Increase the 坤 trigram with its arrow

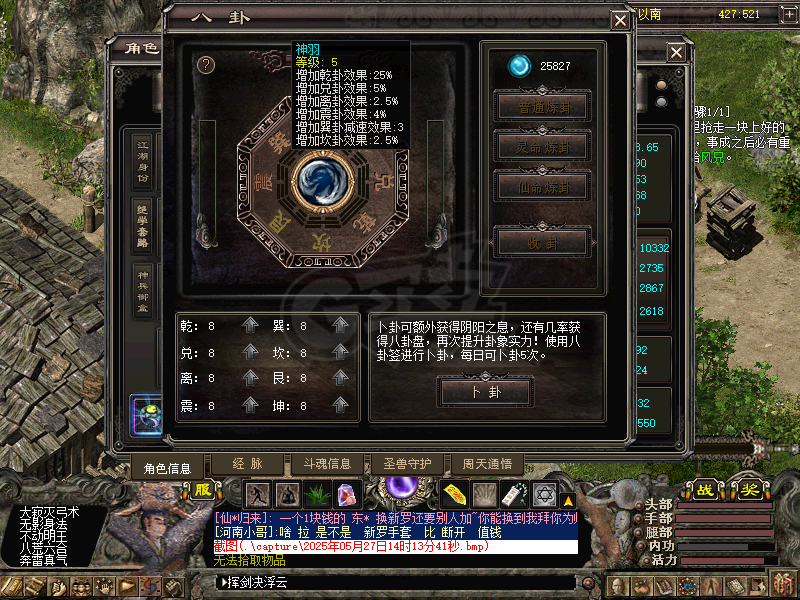point(341,407)
